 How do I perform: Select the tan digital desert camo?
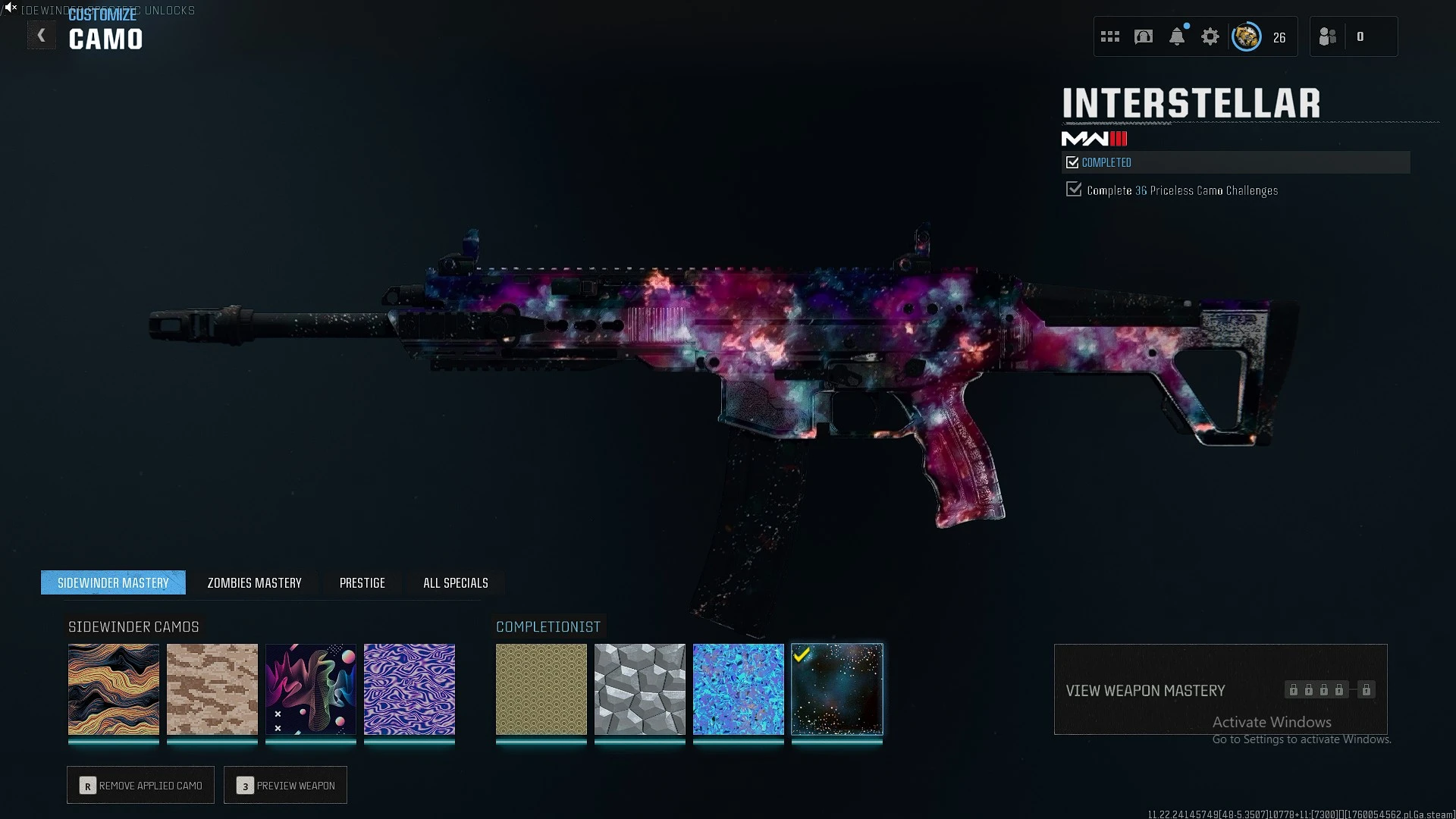click(x=212, y=689)
